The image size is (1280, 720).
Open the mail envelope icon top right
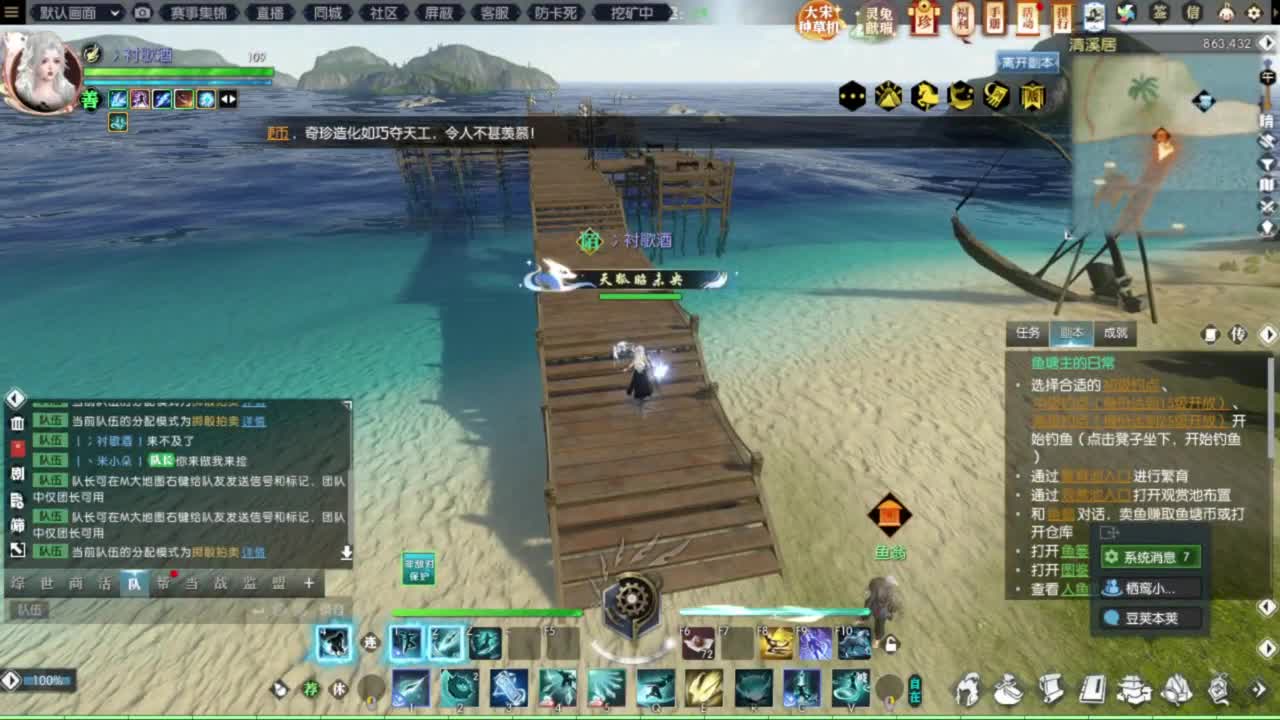1192,13
